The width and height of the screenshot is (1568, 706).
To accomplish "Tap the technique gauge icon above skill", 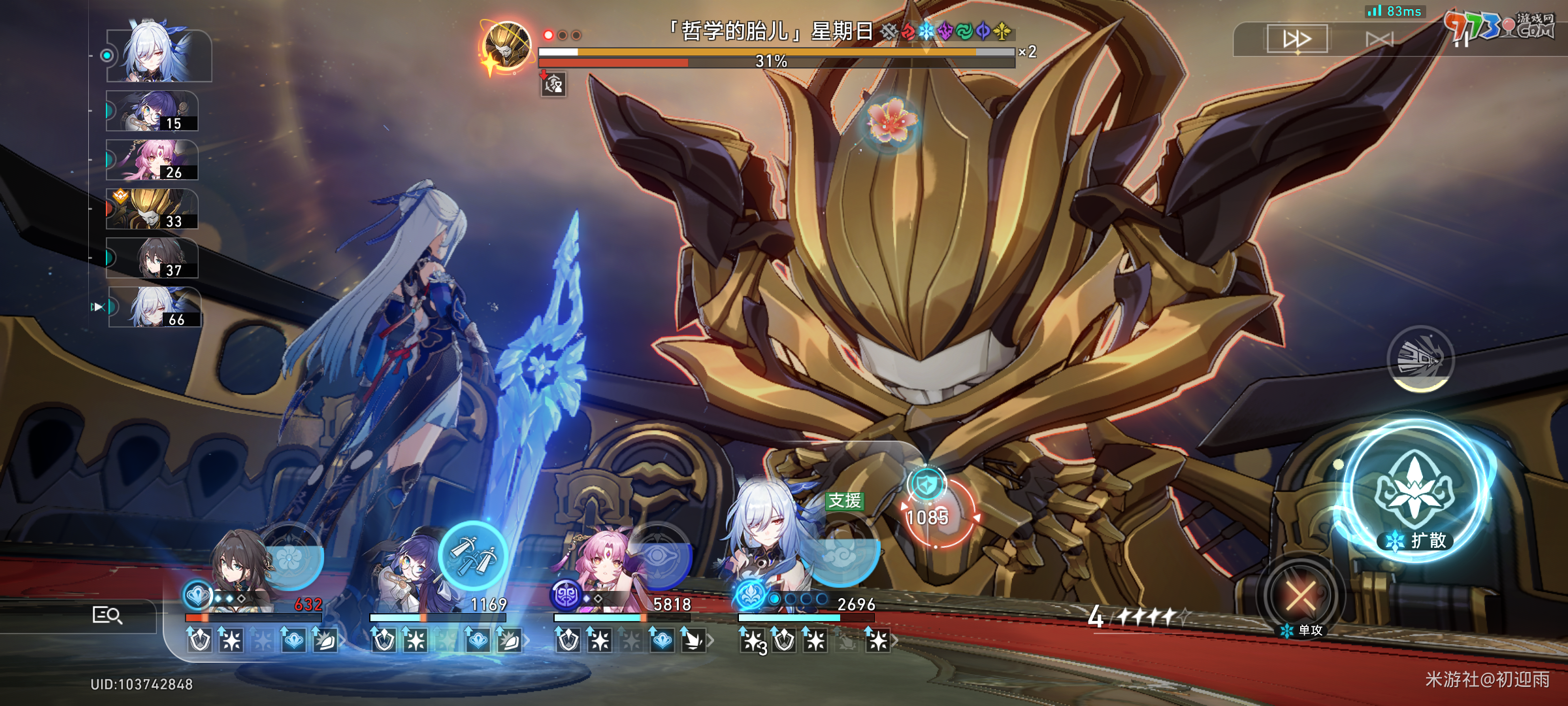I will pos(1420,359).
